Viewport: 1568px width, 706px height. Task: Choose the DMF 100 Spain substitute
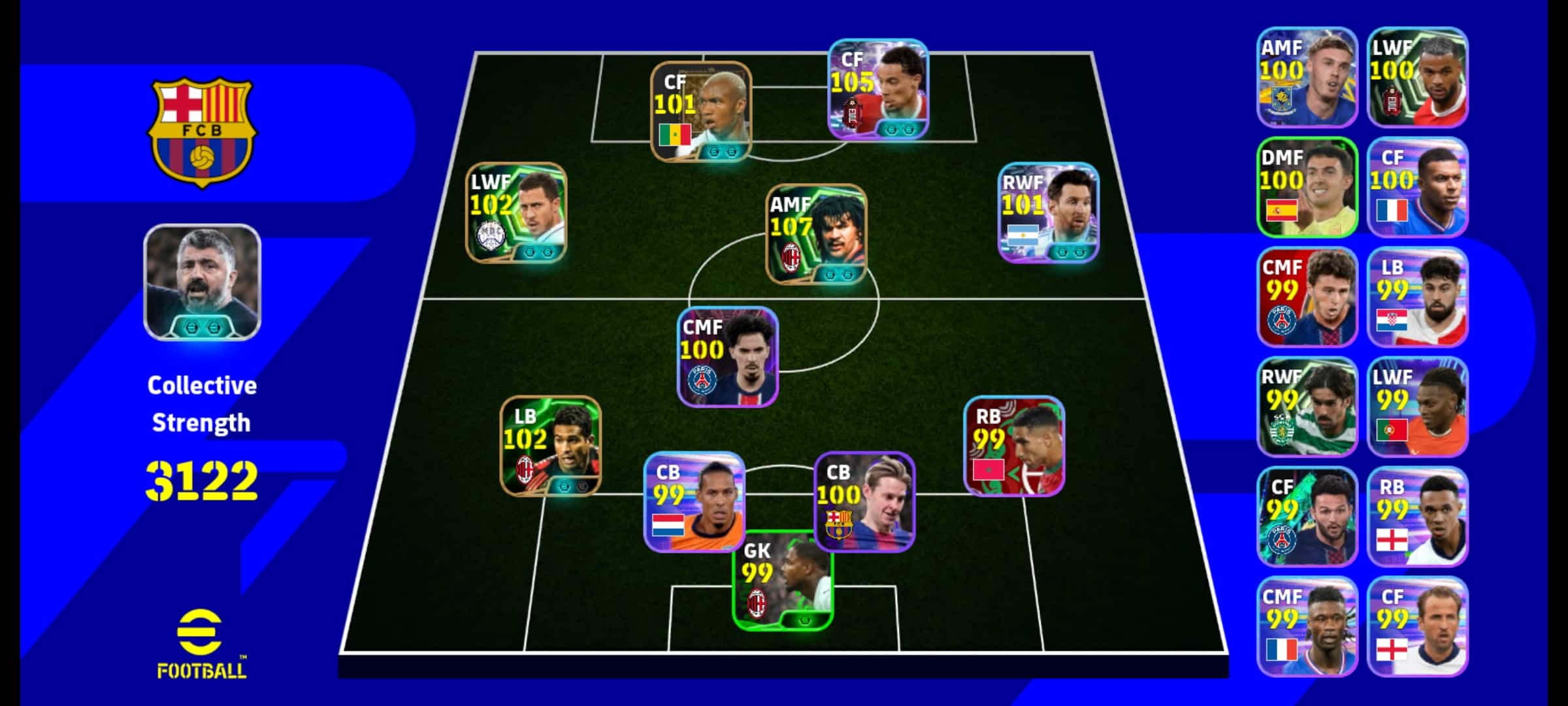click(1307, 187)
